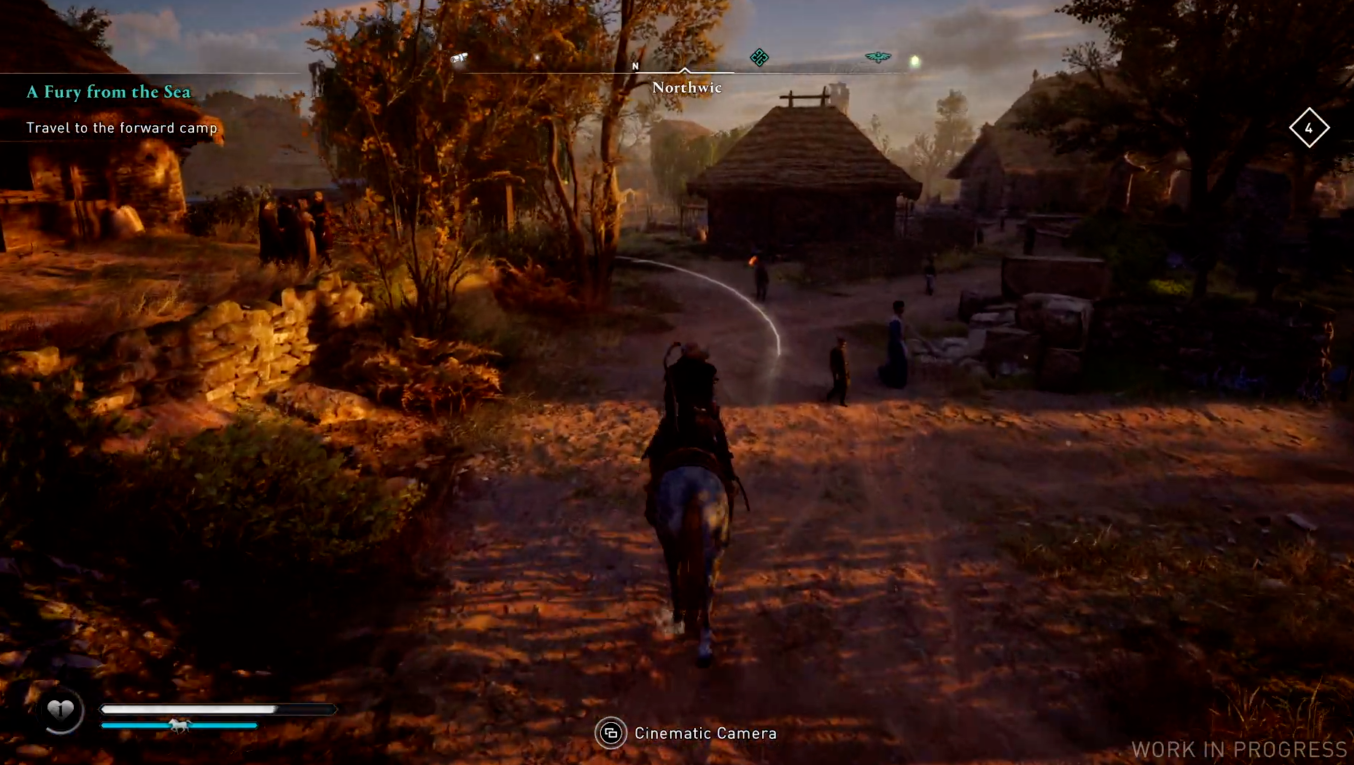Image resolution: width=1354 pixels, height=765 pixels.
Task: Click the Northwic location label
Action: point(686,88)
